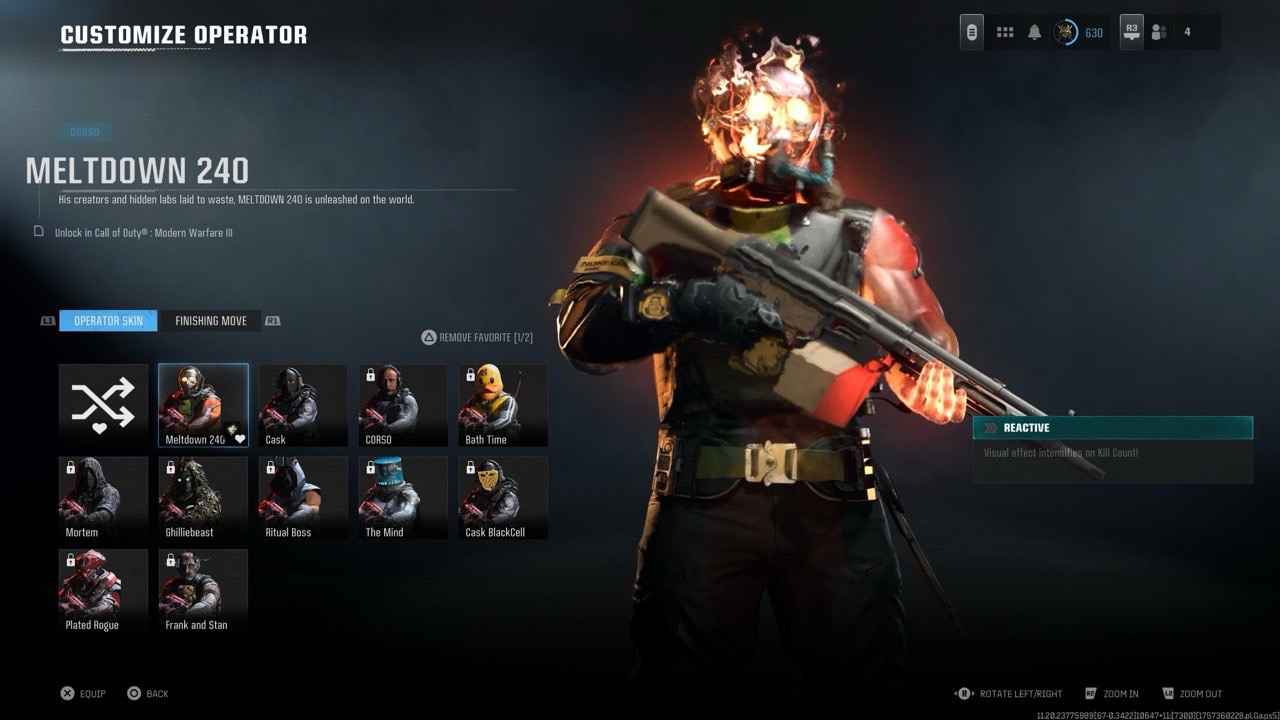Pick the Ghilliebeast skin tile

(203, 498)
